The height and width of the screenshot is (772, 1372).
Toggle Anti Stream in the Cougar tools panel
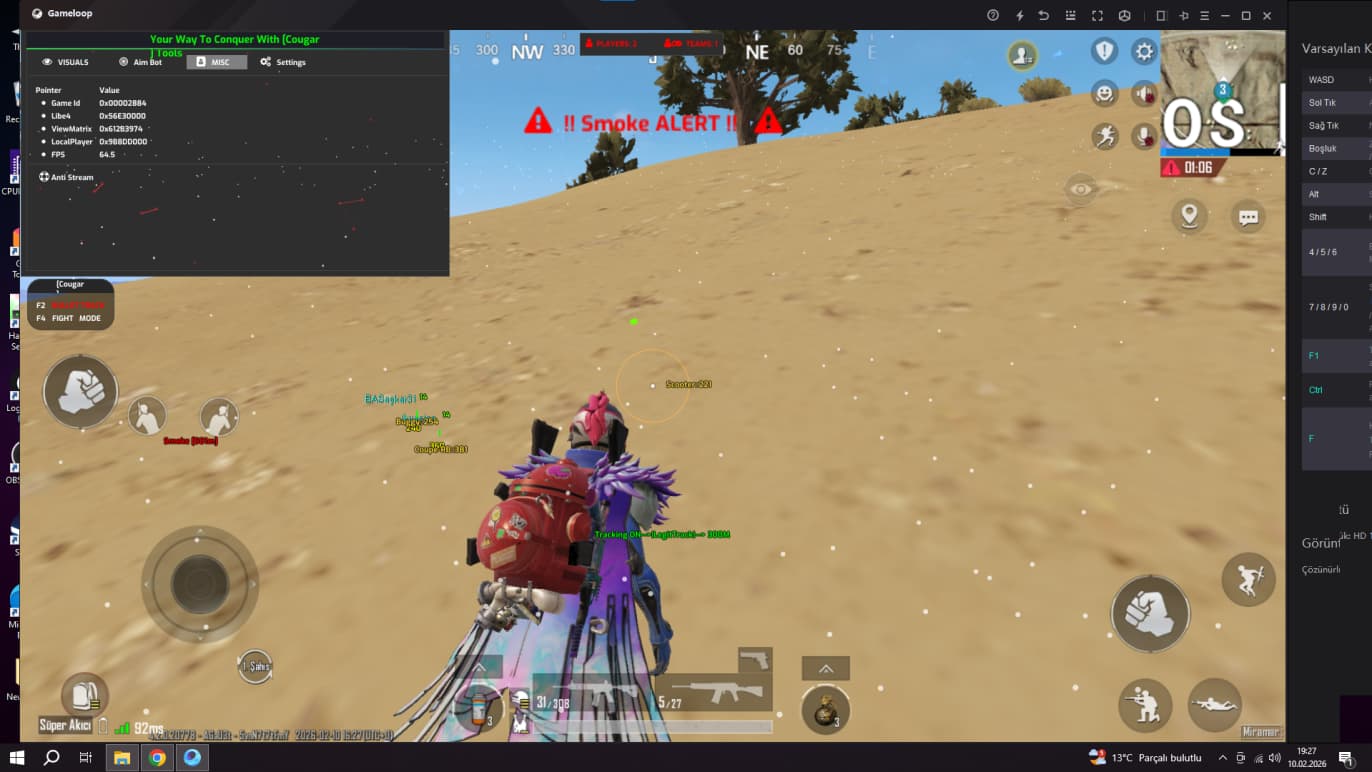click(x=66, y=177)
